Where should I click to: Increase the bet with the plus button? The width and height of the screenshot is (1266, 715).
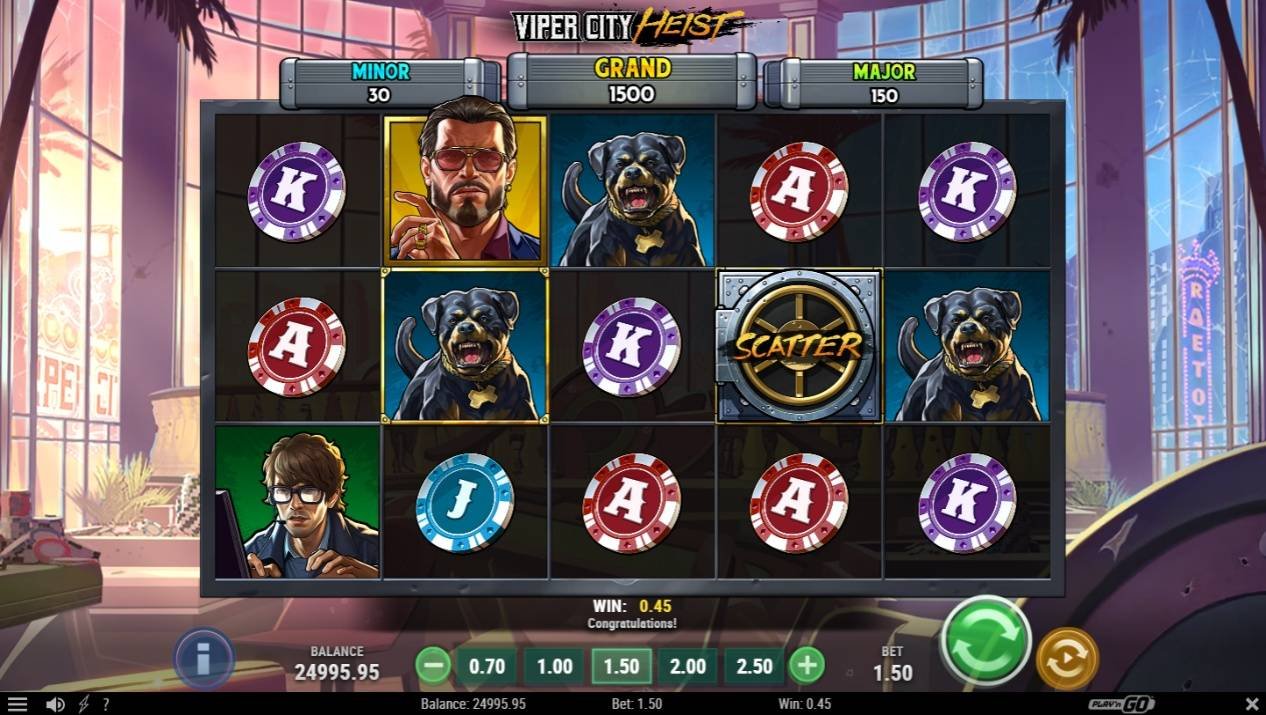coord(807,665)
